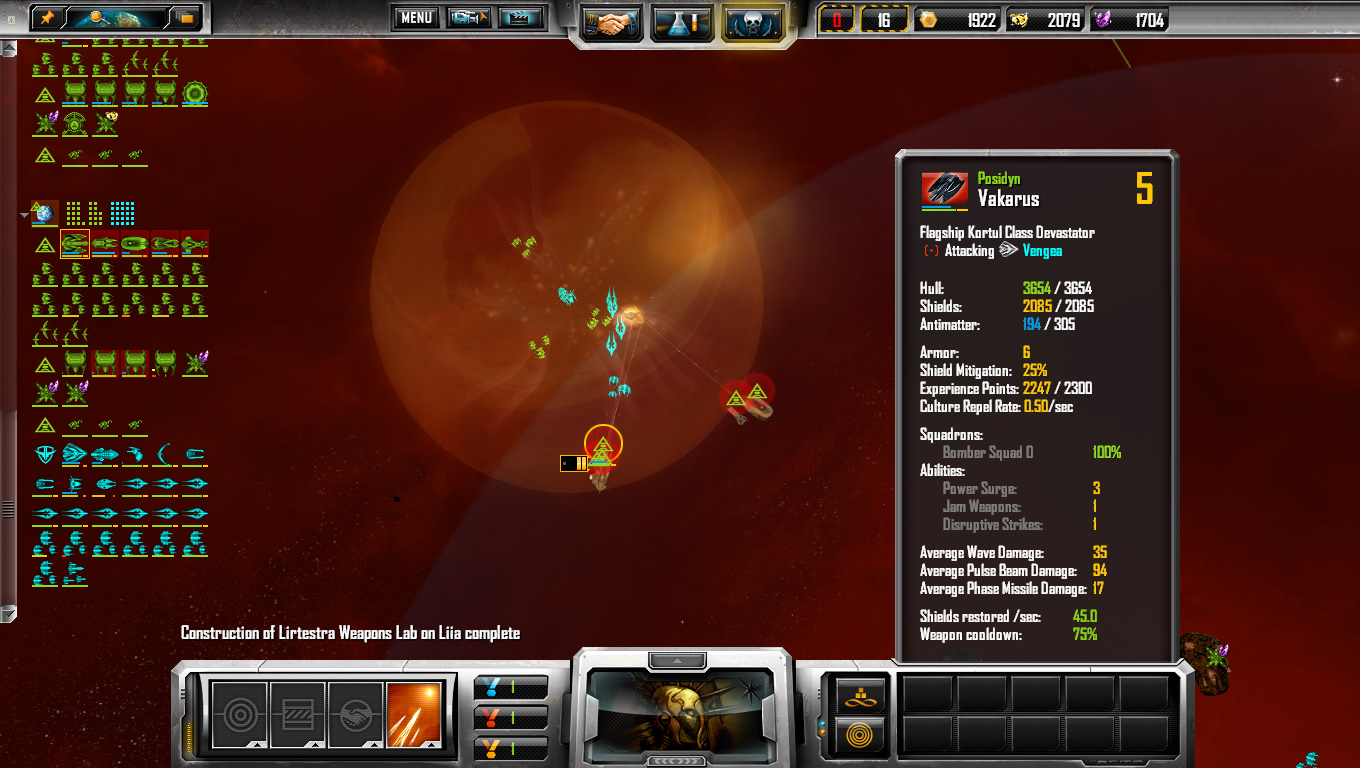Select the target rings ability slot
The height and width of the screenshot is (768, 1360).
pos(240,714)
